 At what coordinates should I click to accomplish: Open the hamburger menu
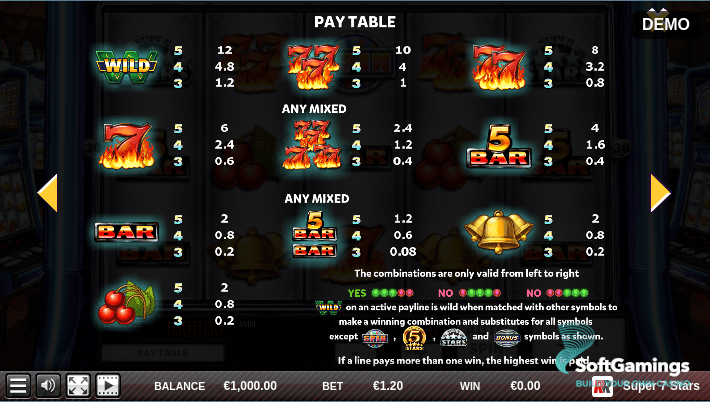point(17,385)
